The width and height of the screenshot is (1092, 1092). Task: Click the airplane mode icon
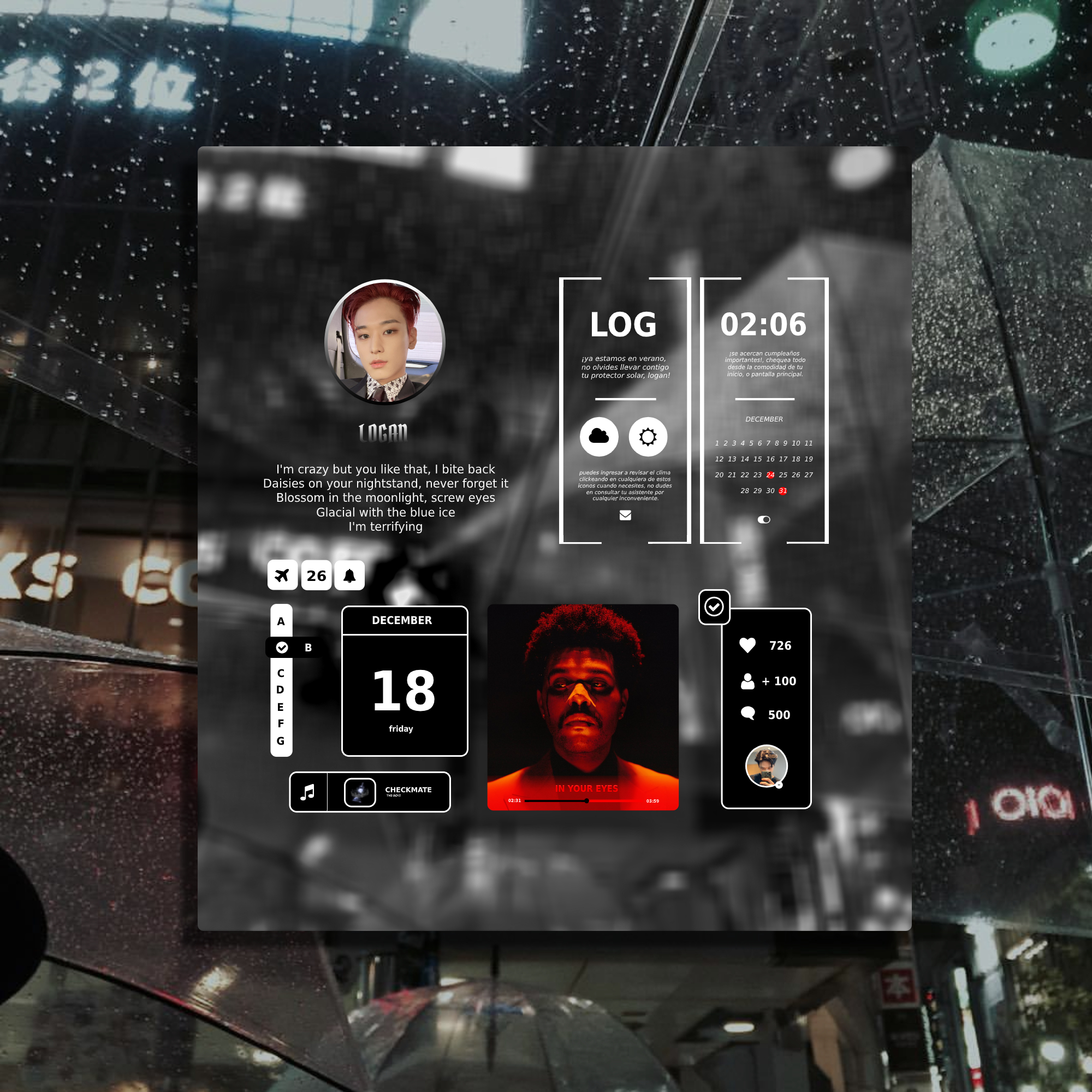282,575
